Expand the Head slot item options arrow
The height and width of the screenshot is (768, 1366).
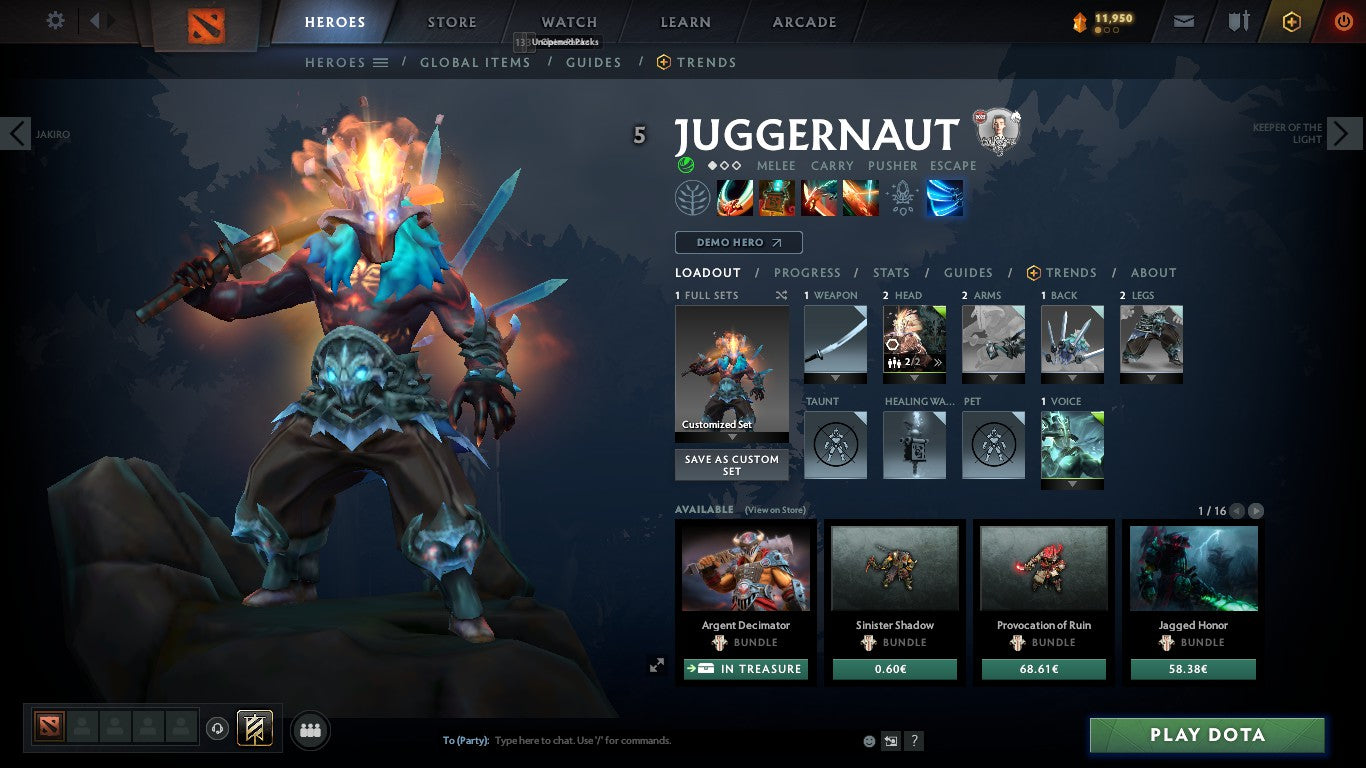913,378
